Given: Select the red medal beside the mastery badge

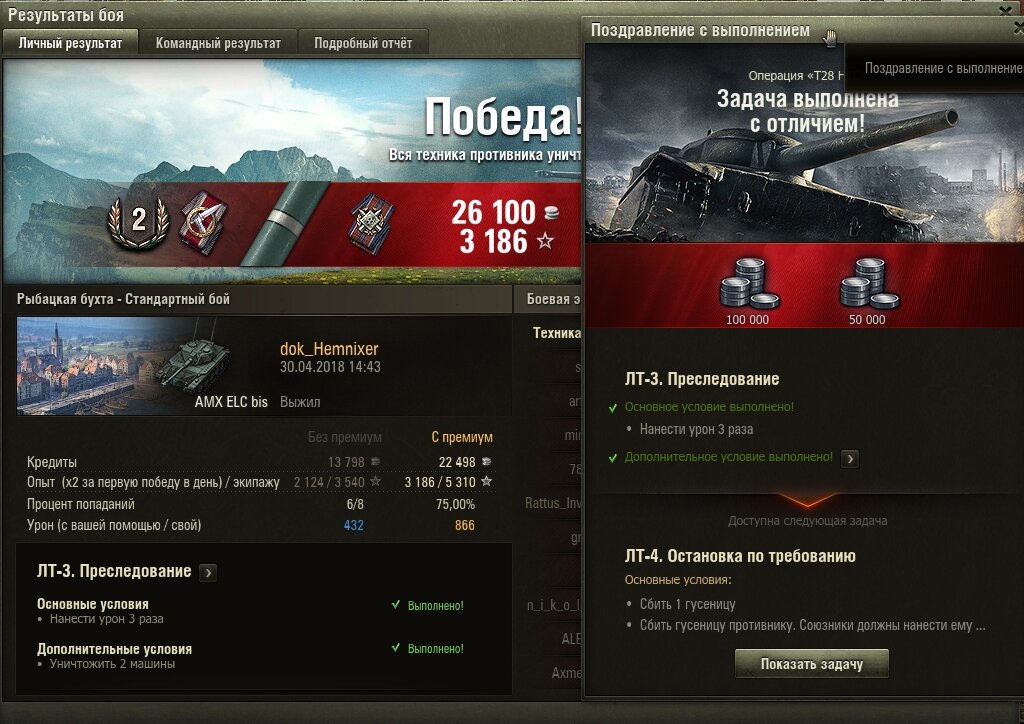Looking at the screenshot, I should [x=203, y=222].
